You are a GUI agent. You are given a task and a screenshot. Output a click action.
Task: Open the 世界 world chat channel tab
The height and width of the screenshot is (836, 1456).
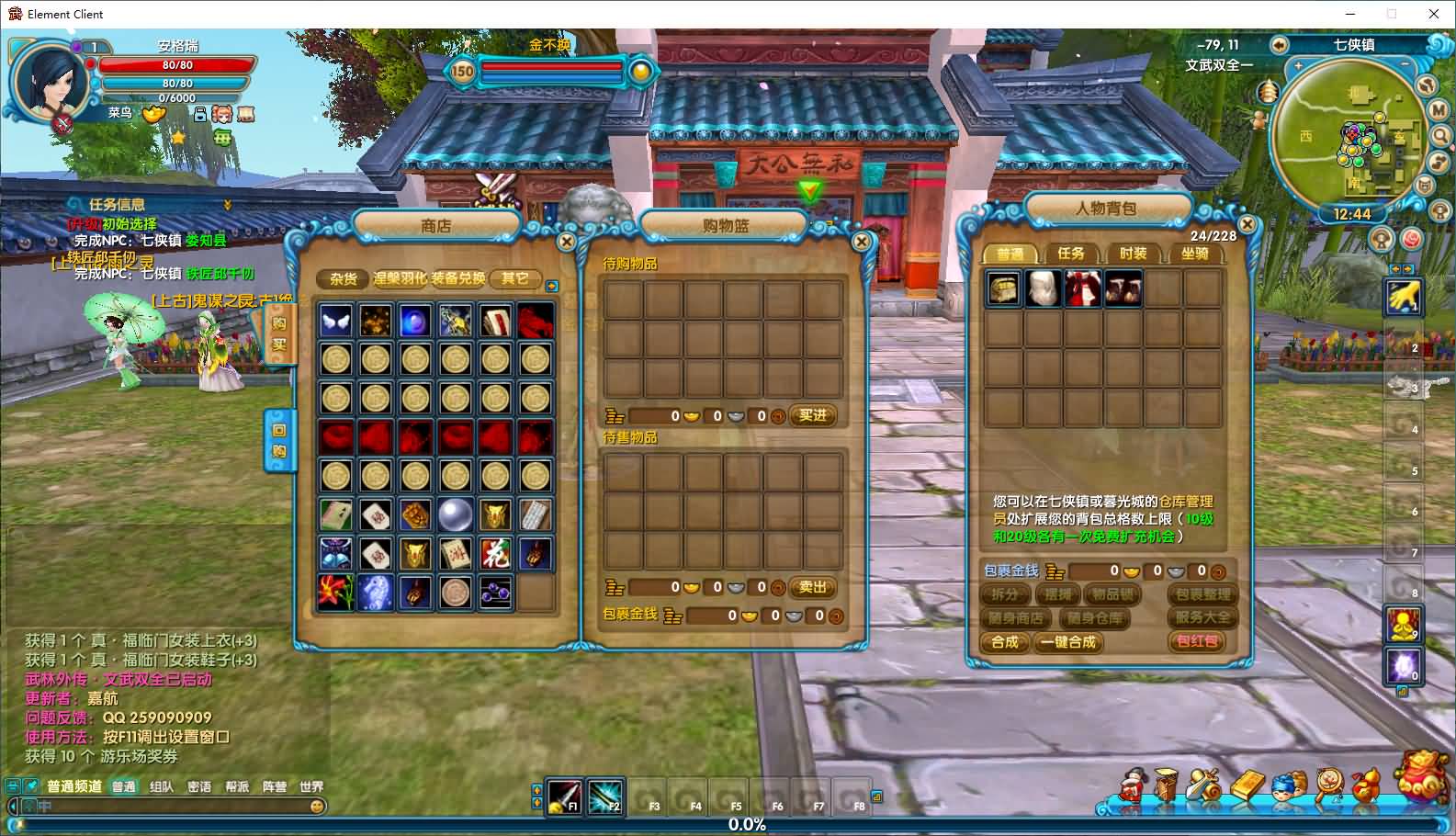pos(313,786)
